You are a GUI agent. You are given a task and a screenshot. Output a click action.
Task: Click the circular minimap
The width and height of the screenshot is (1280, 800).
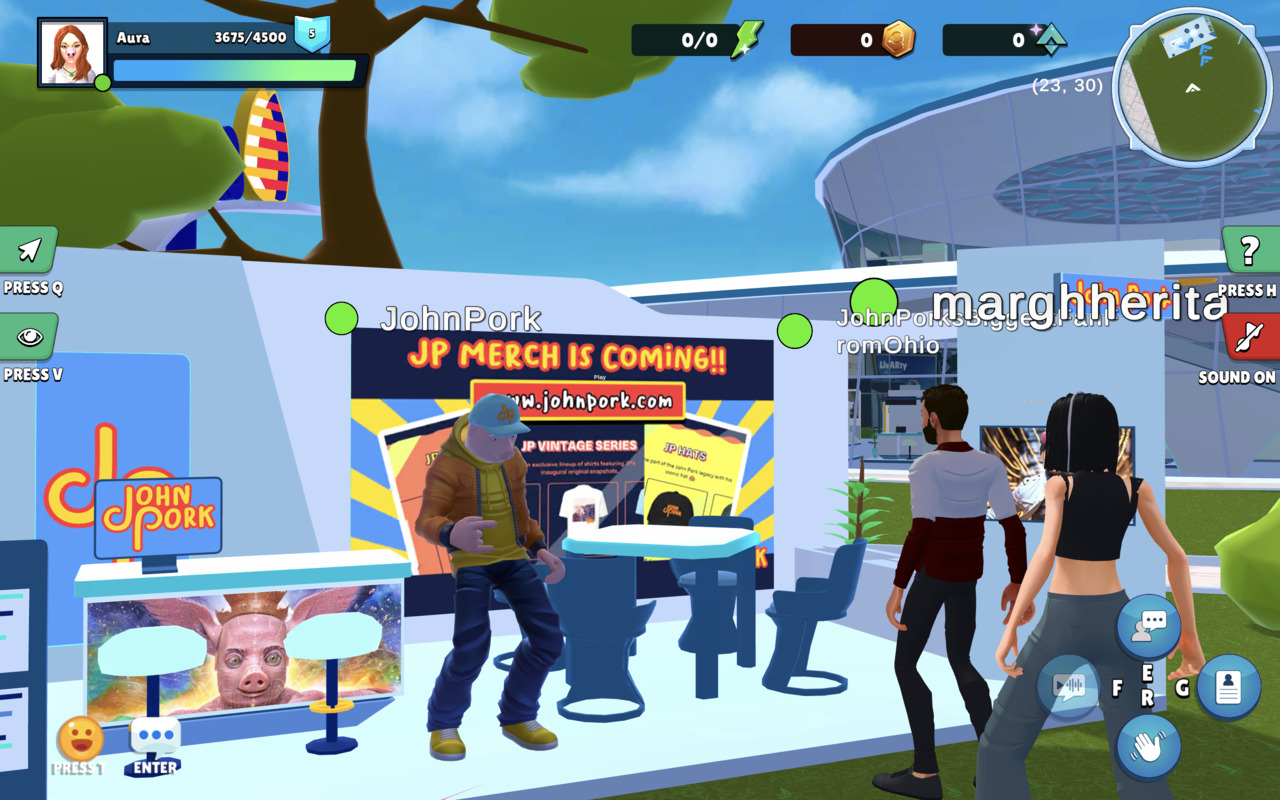coord(1192,87)
